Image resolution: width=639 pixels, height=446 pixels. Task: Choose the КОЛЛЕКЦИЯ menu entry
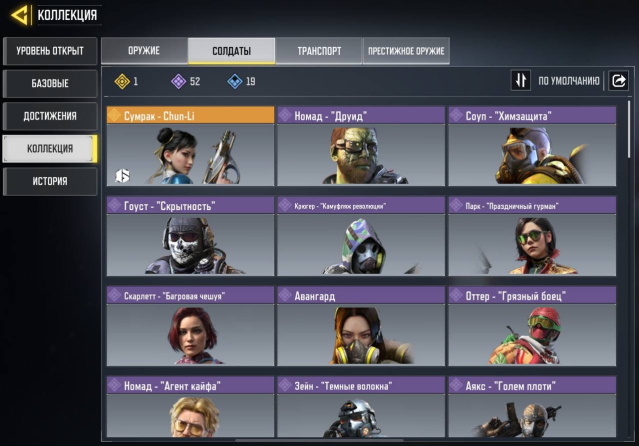(50, 149)
